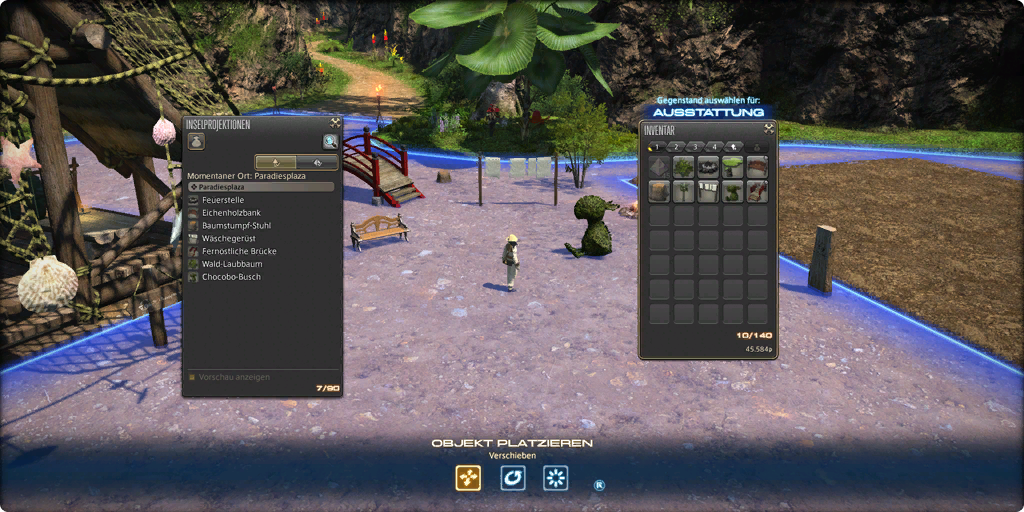This screenshot has height=512, width=1024.
Task: Close the Inventar window
Action: (768, 128)
